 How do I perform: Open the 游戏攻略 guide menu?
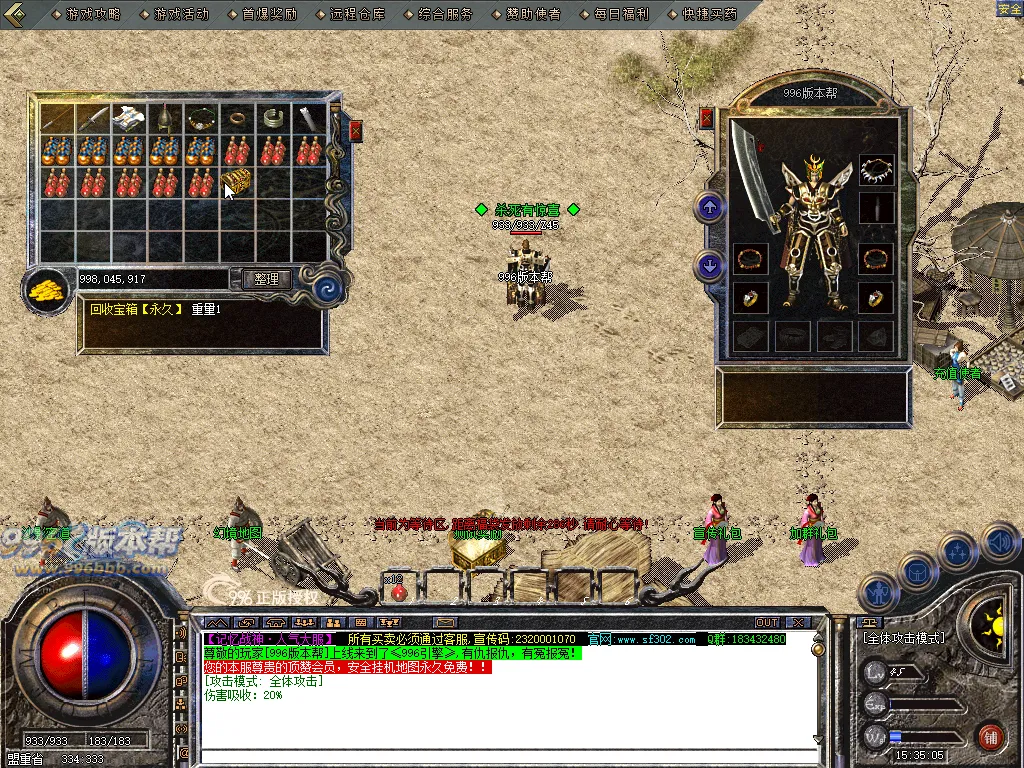[x=92, y=15]
